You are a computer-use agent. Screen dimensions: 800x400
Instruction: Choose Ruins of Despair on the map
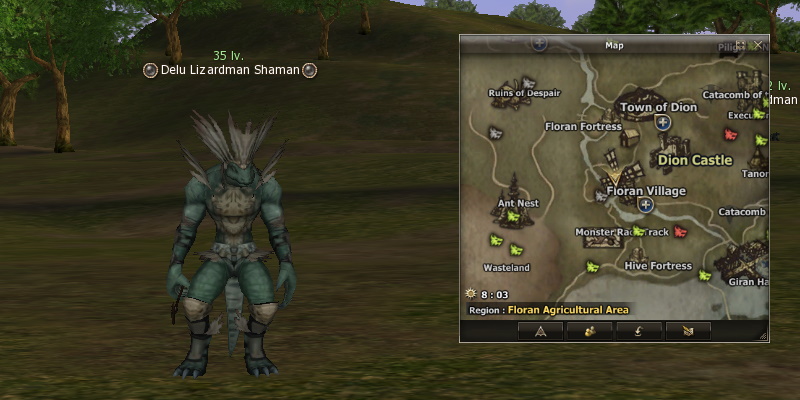[524, 93]
